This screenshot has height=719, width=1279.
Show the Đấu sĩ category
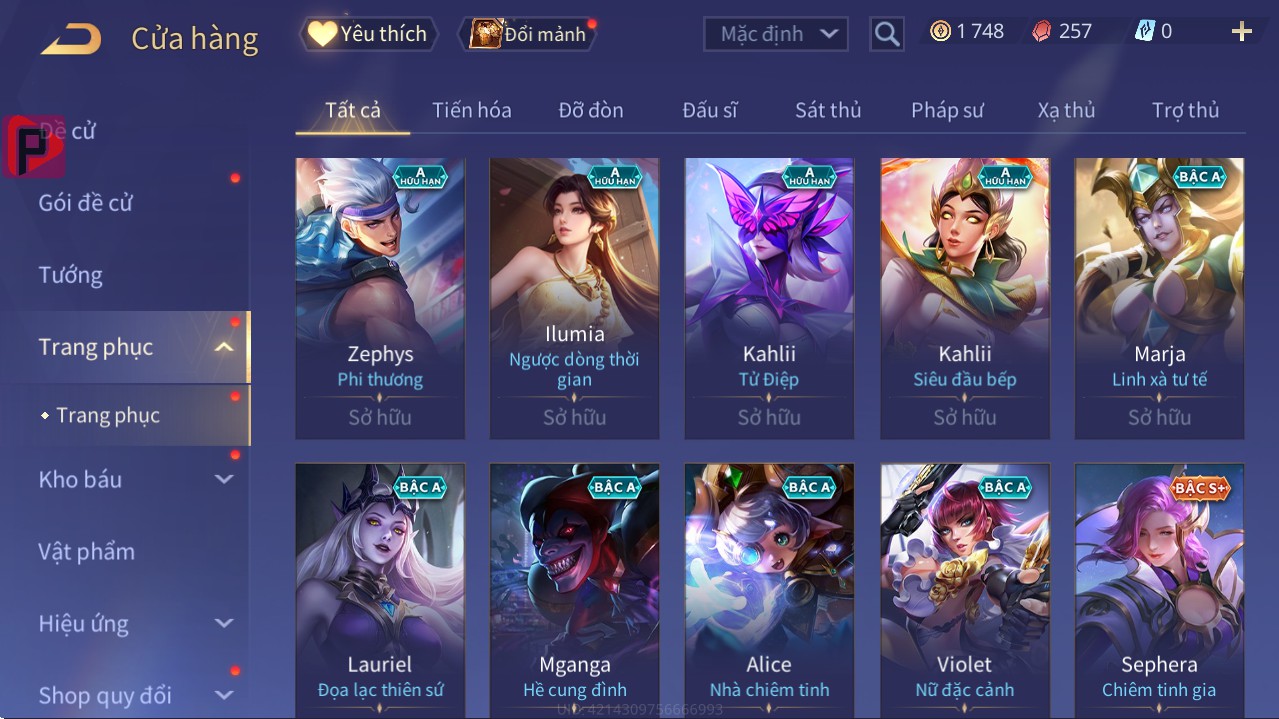[x=709, y=110]
